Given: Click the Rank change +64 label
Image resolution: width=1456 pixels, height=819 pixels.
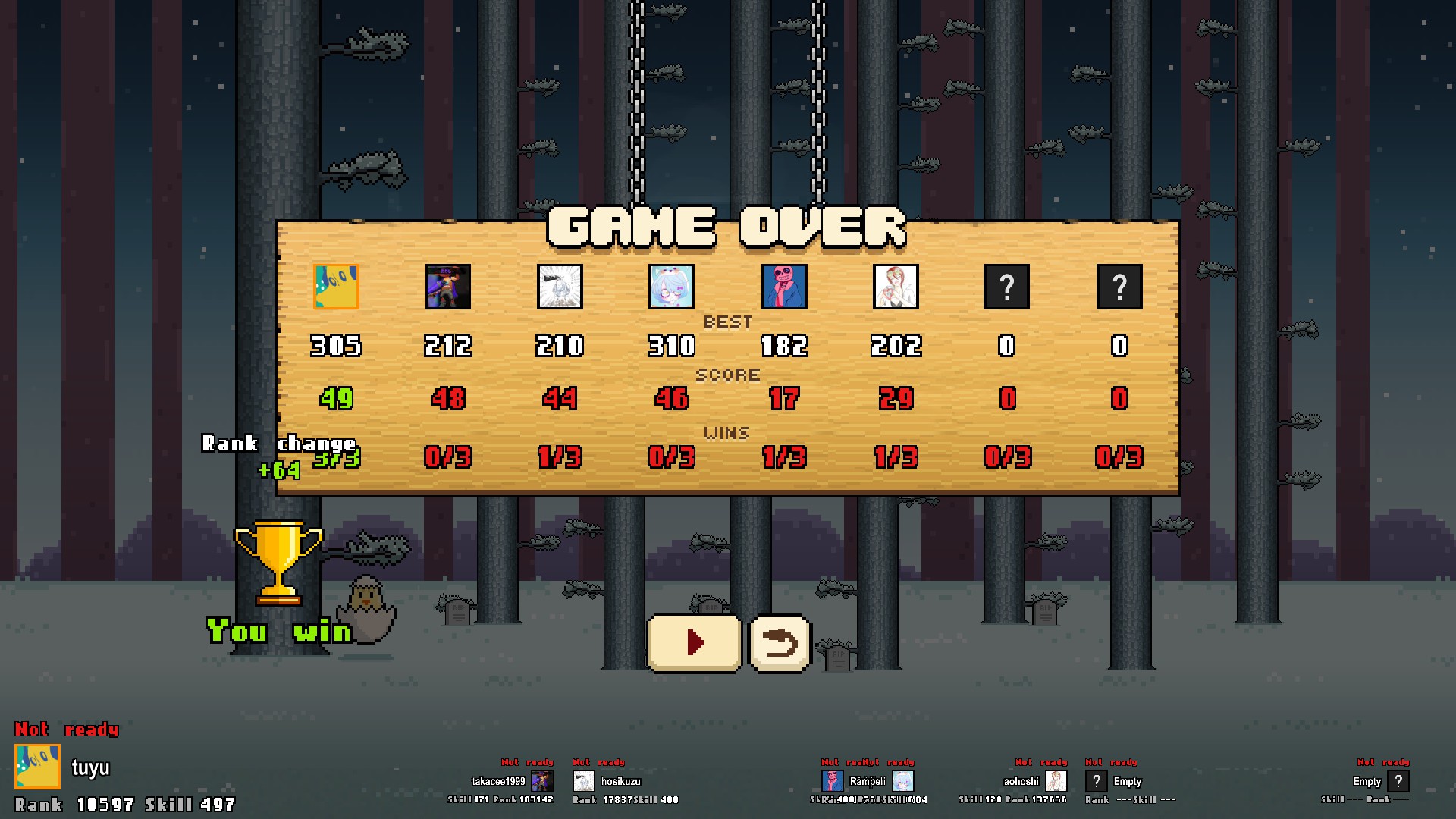Looking at the screenshot, I should (277, 455).
